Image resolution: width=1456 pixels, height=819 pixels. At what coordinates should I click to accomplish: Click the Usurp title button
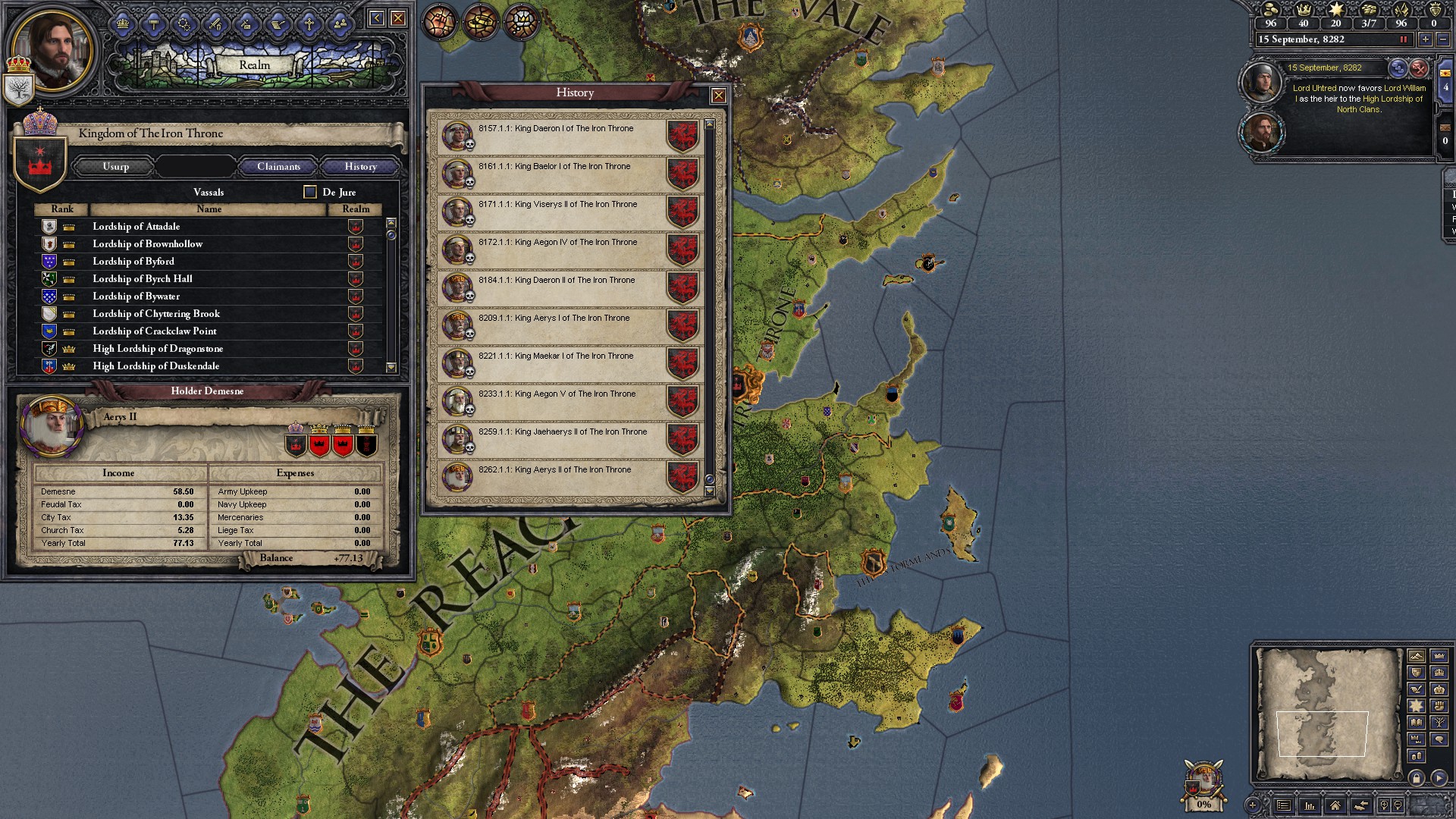115,166
